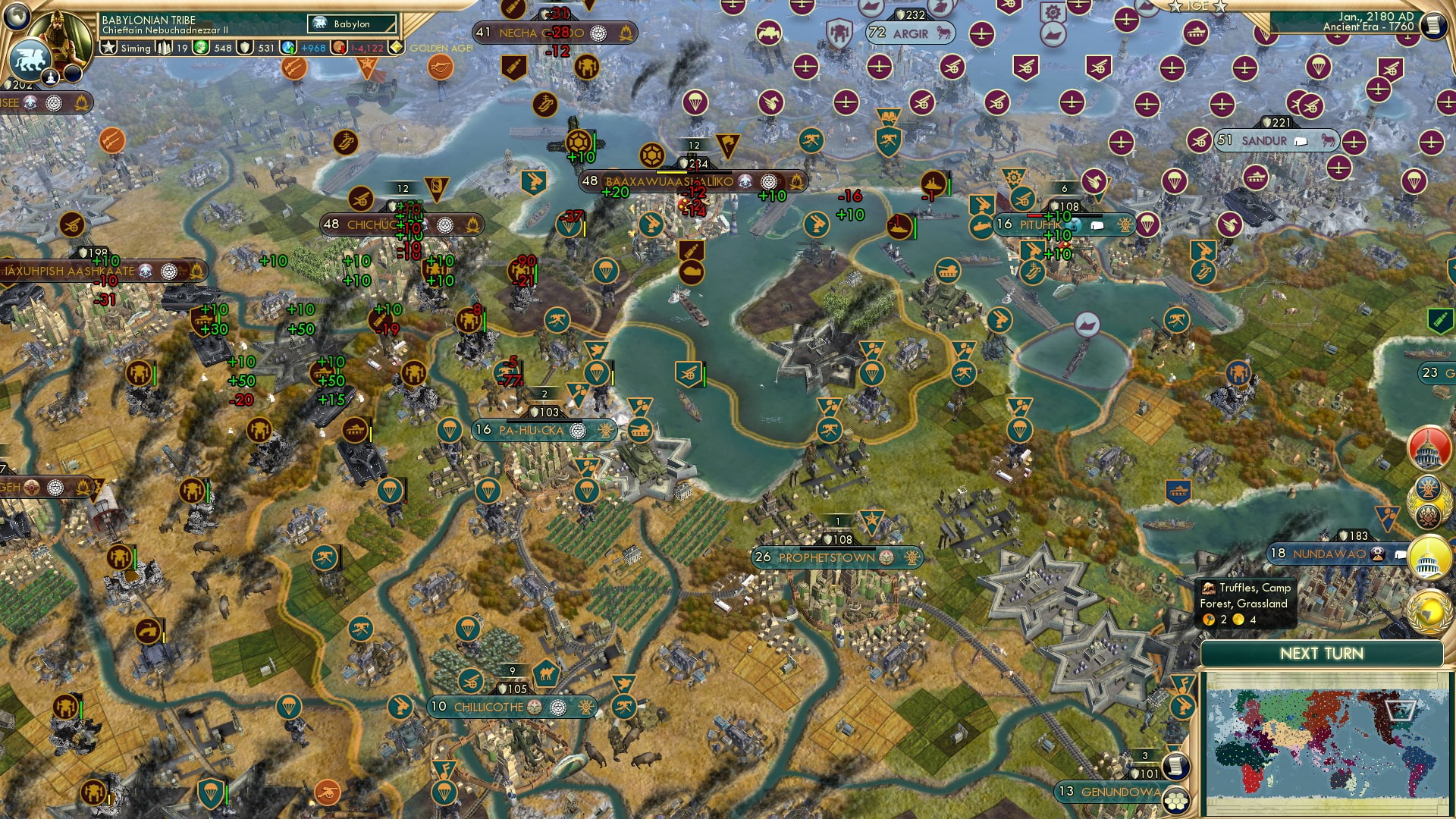
Task: Click the horse icon beside the ARGIR banner
Action: [x=944, y=33]
